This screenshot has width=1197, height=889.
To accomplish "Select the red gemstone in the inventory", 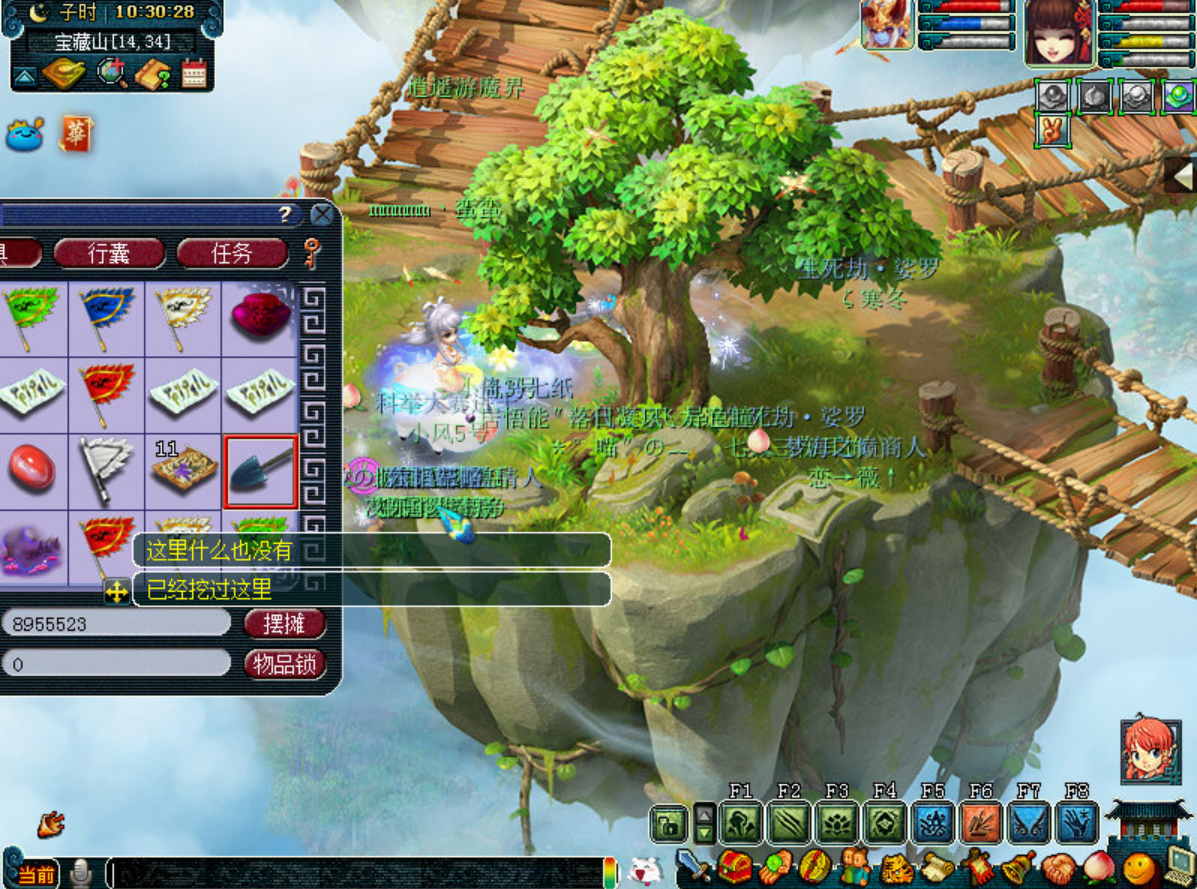I will (31, 469).
